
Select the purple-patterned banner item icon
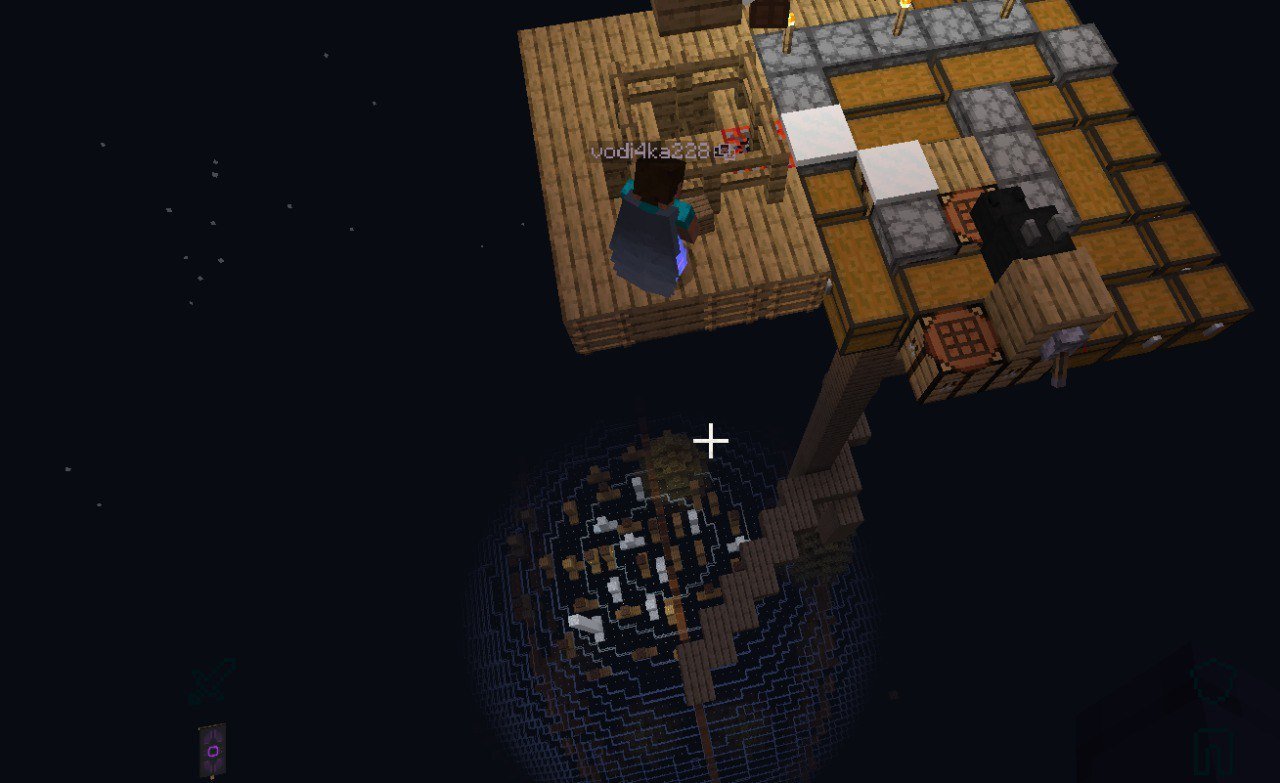coord(212,749)
